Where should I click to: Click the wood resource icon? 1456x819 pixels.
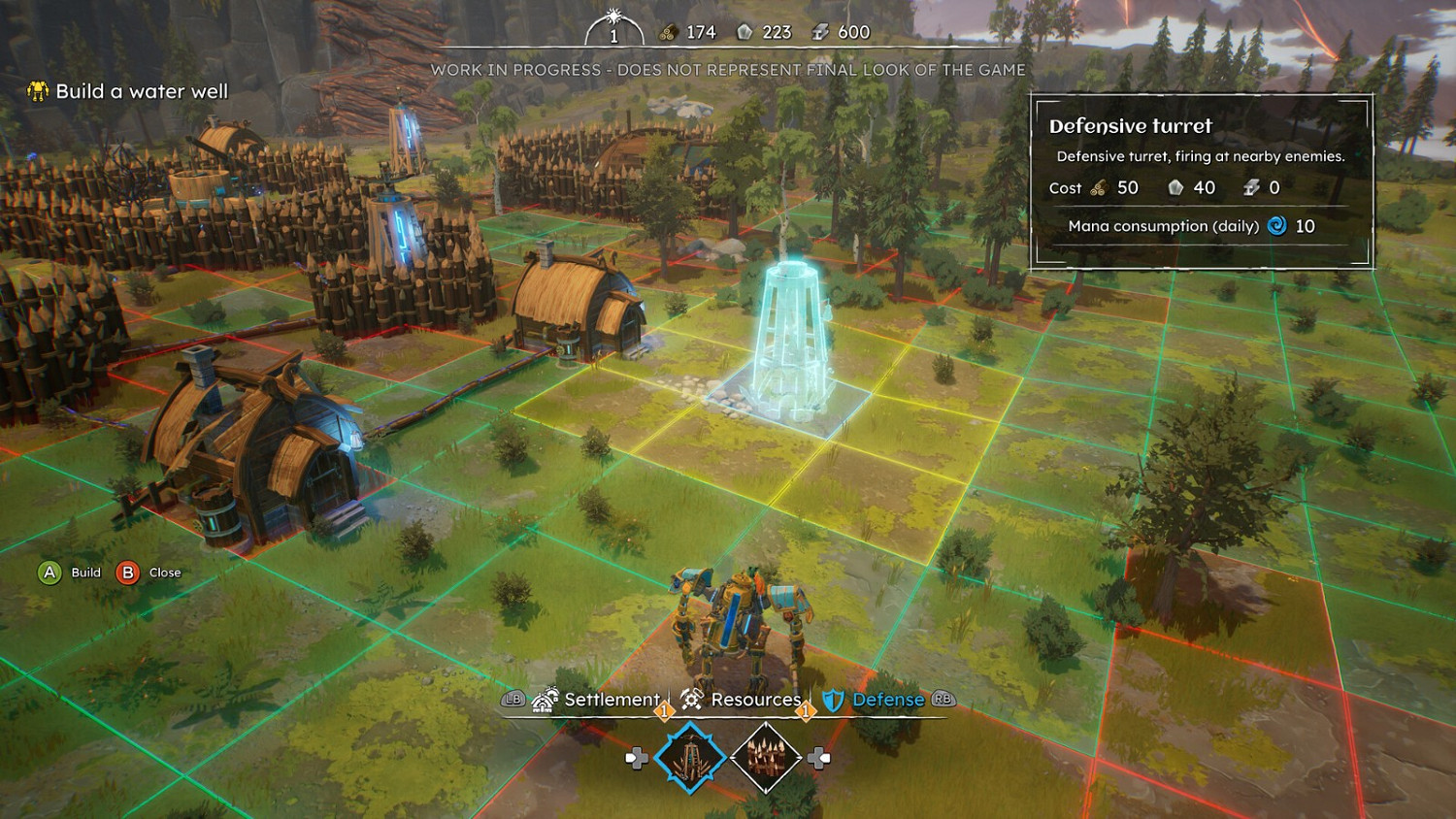(x=667, y=32)
